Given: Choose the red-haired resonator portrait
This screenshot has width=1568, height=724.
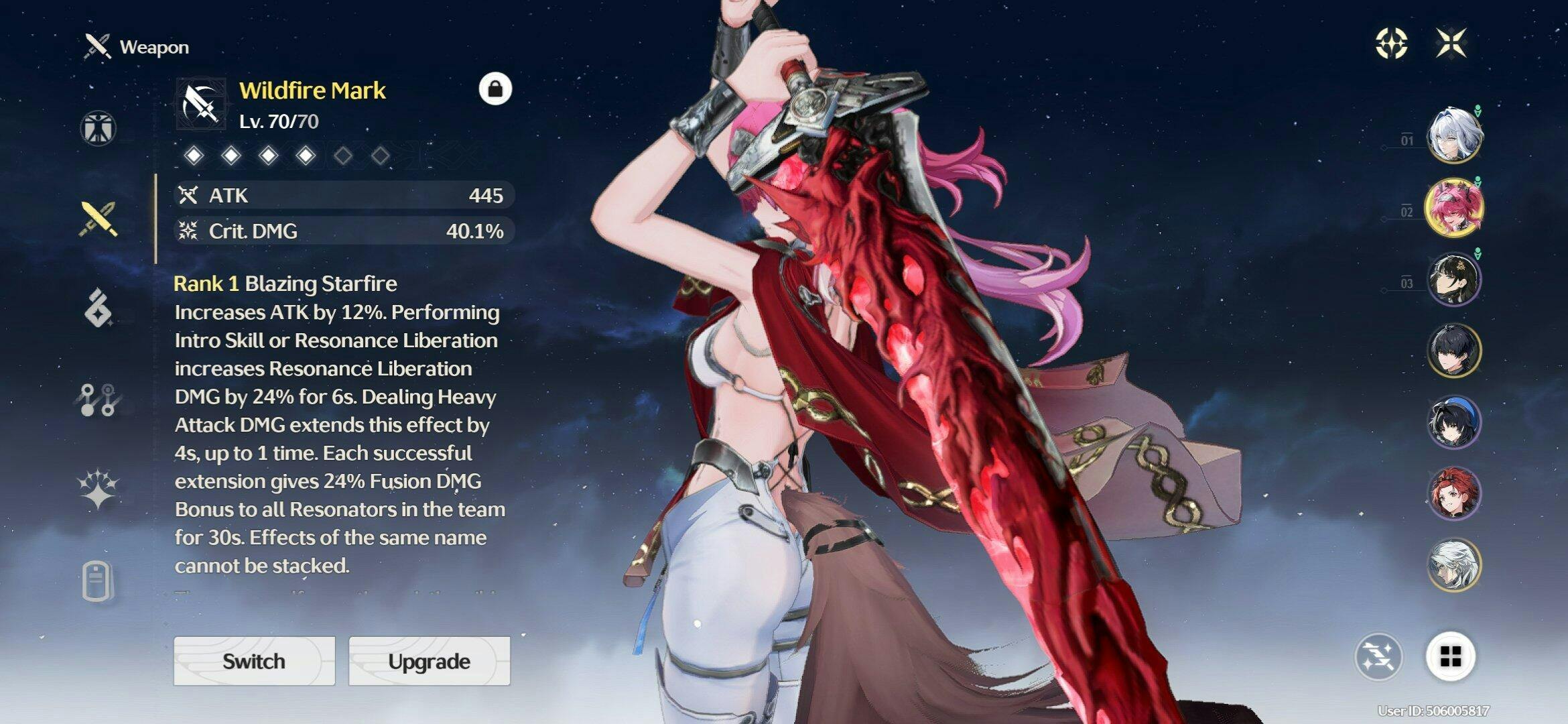Looking at the screenshot, I should click(x=1453, y=494).
